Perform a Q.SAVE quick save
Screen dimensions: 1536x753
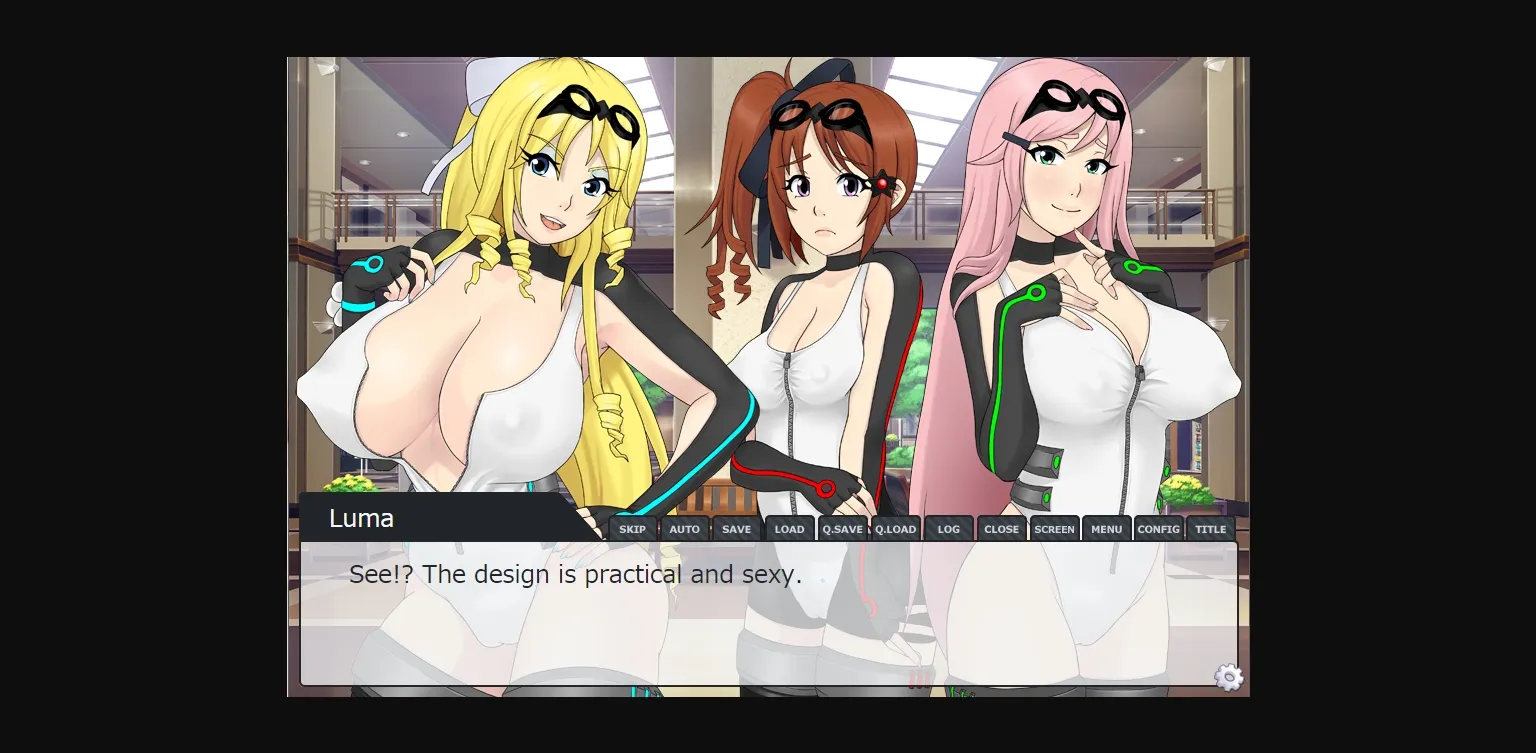coord(842,528)
